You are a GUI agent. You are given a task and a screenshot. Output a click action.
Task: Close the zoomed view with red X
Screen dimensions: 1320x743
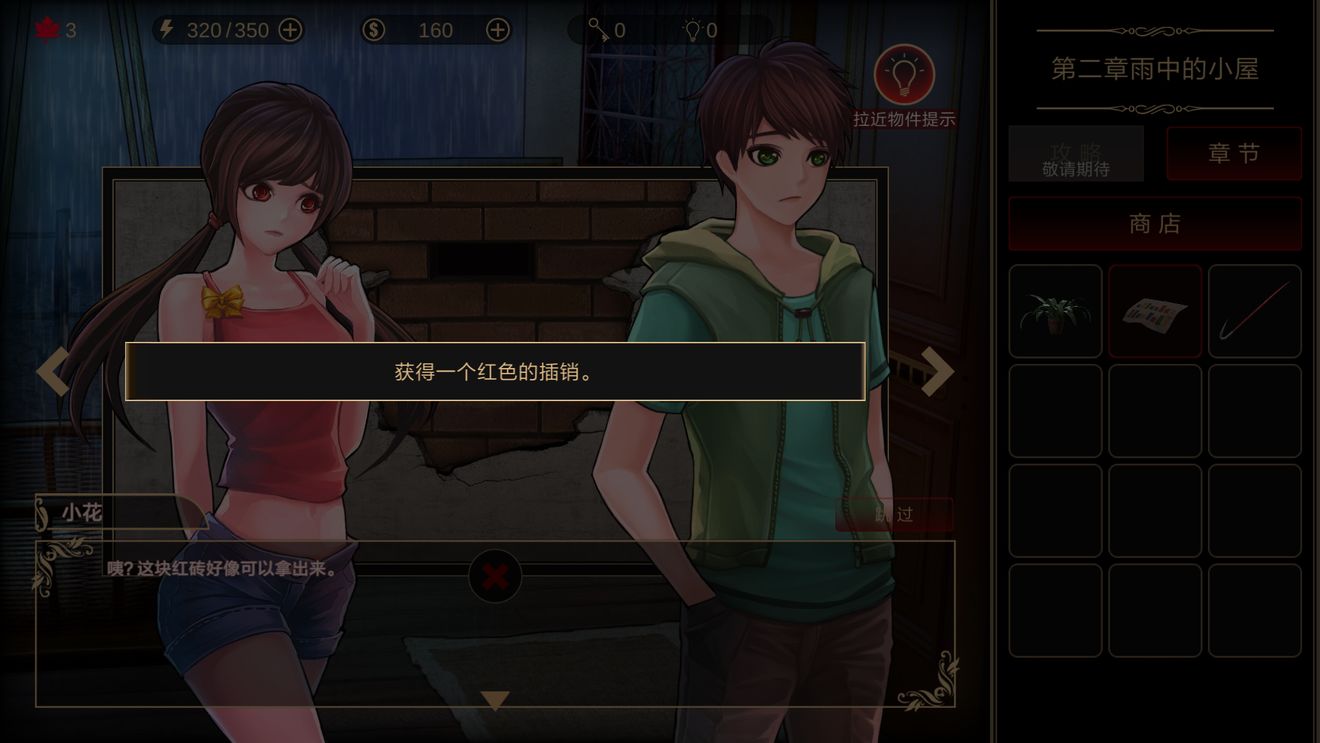tap(495, 576)
